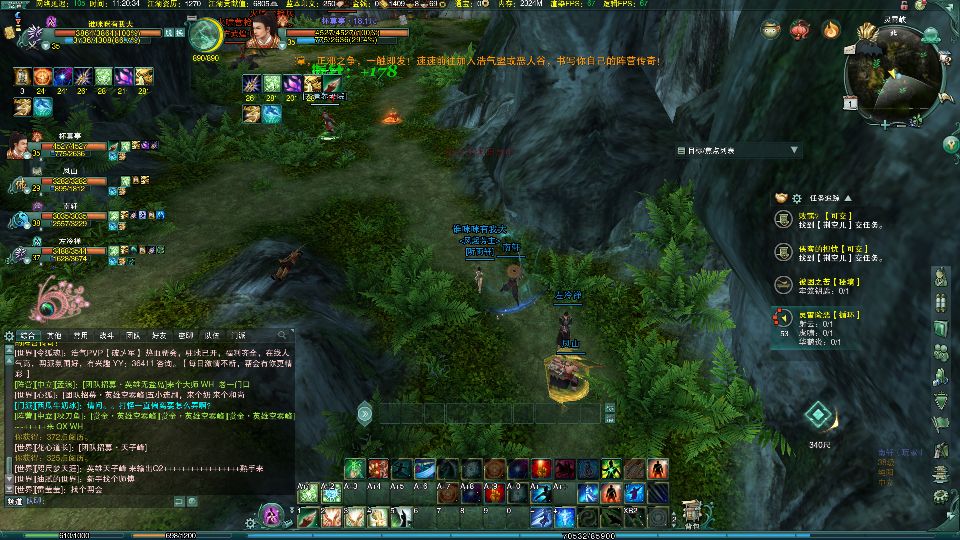Switch to the 战斗 chat tab

click(x=107, y=335)
